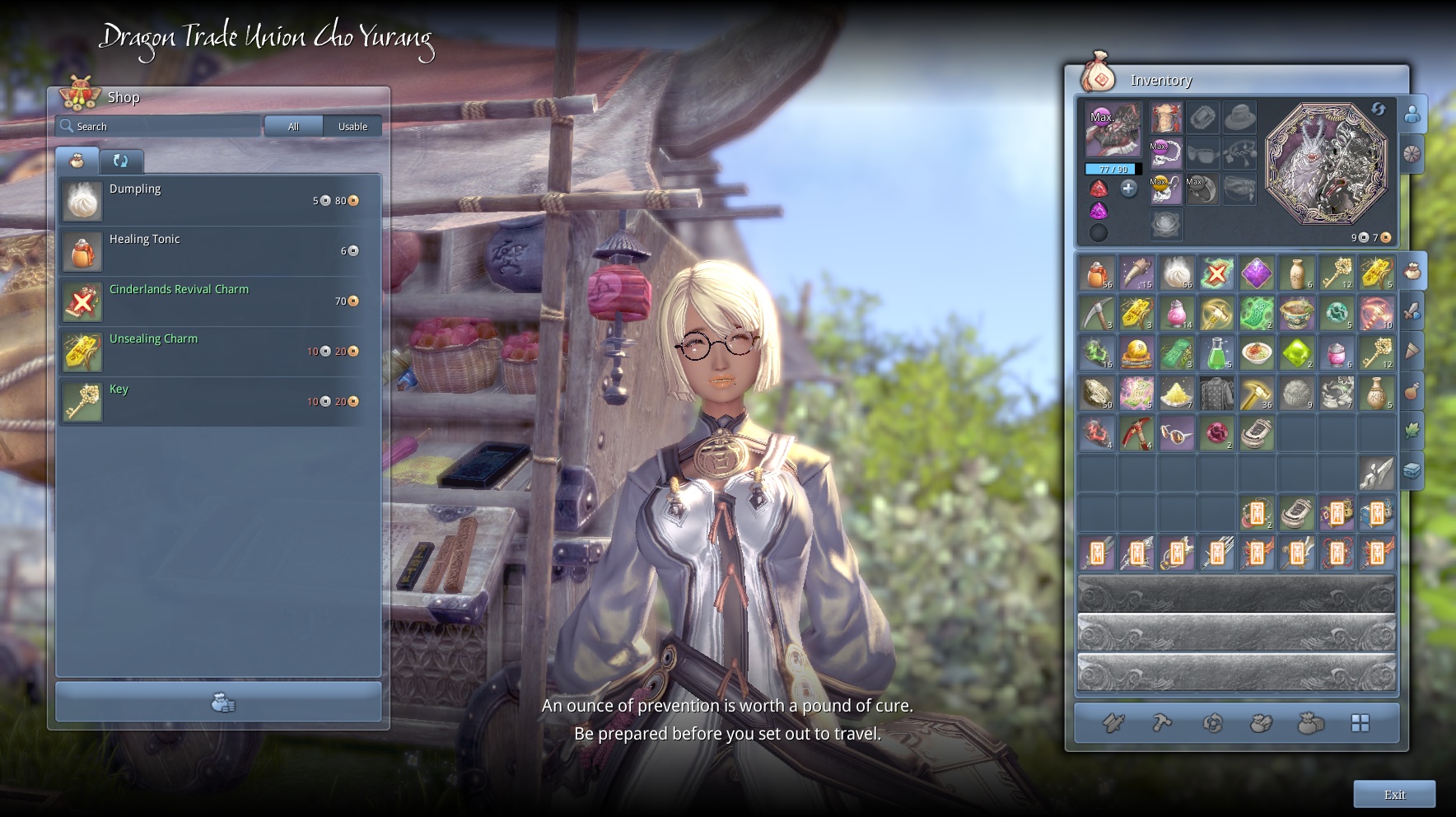The height and width of the screenshot is (817, 1456).
Task: Select the Healing Tonic shop entry
Action: pos(219,251)
